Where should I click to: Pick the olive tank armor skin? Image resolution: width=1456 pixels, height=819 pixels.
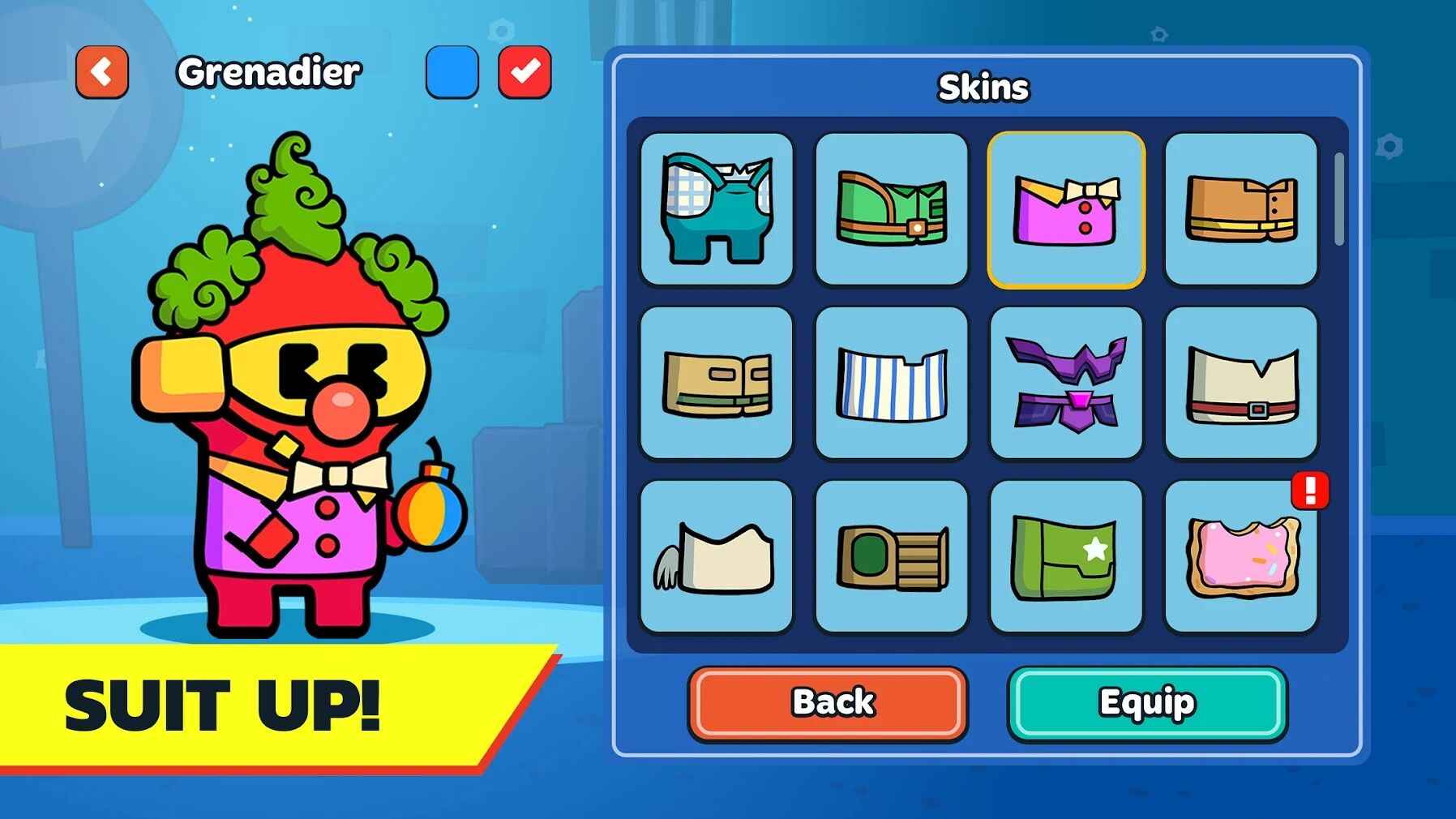(x=891, y=556)
